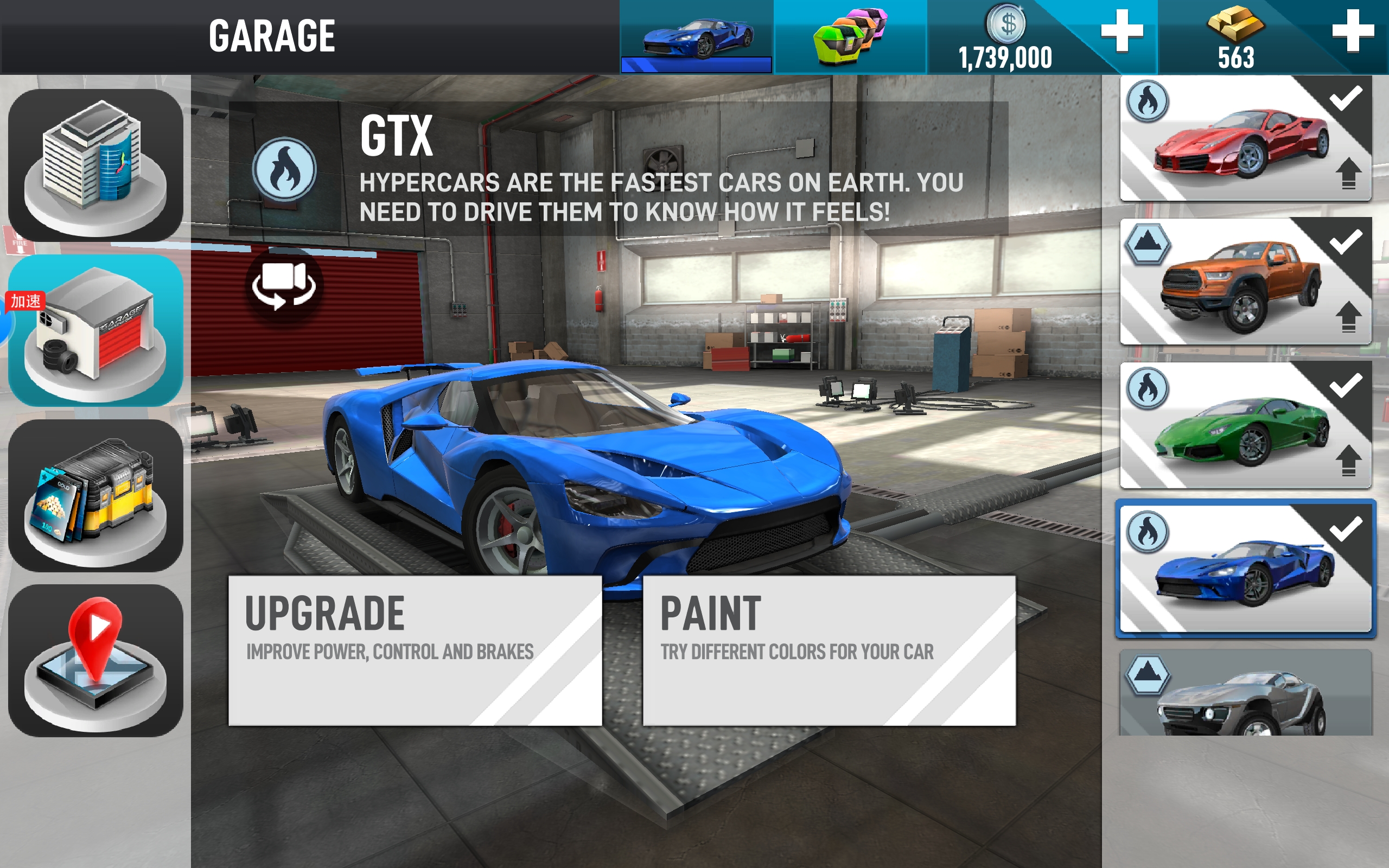Select the blue car tab in the top bar
Viewport: 1389px width, 868px height.
click(x=696, y=37)
